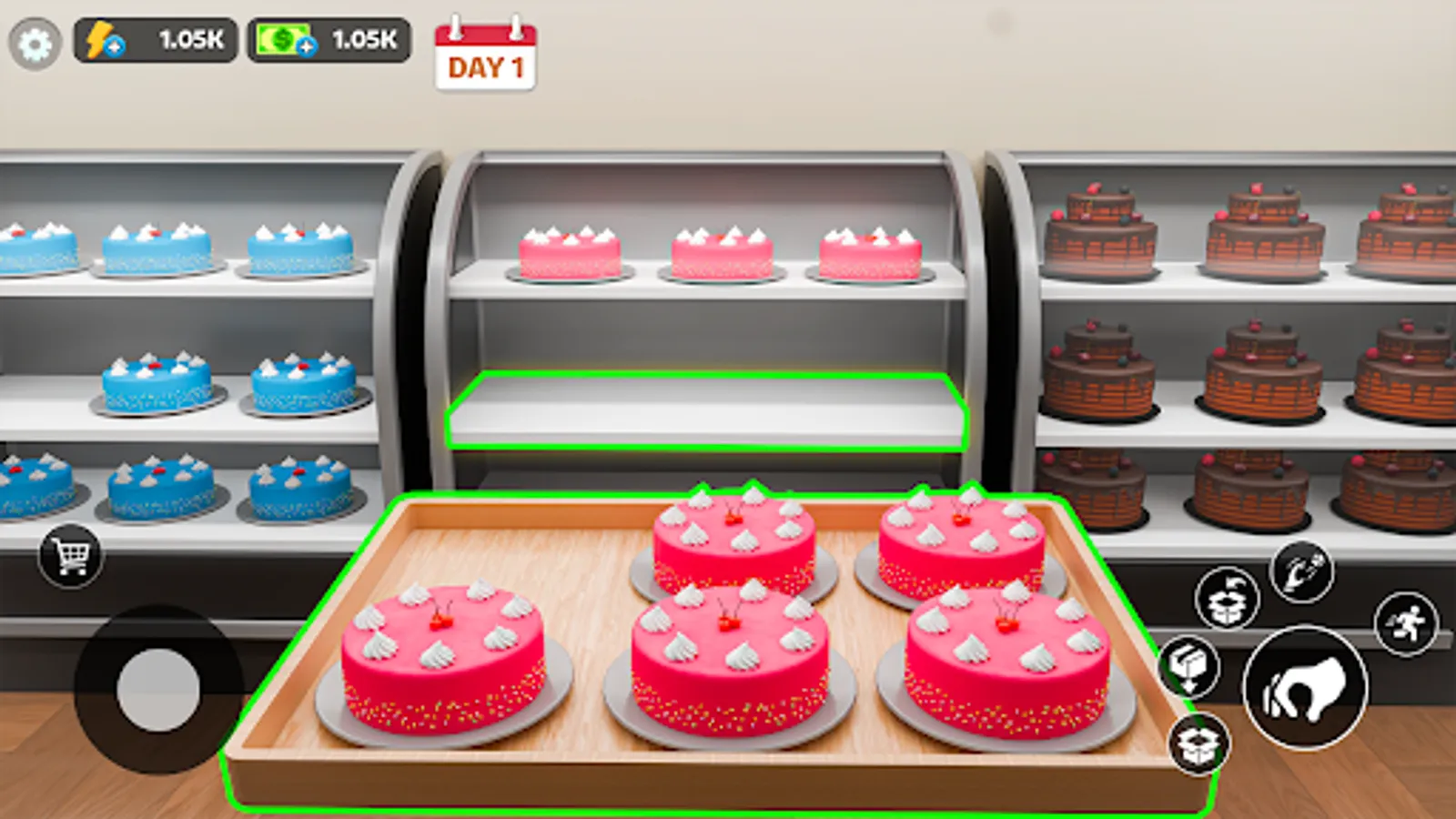The height and width of the screenshot is (819, 1456).
Task: Open the settings gear
Action: pos(35,39)
